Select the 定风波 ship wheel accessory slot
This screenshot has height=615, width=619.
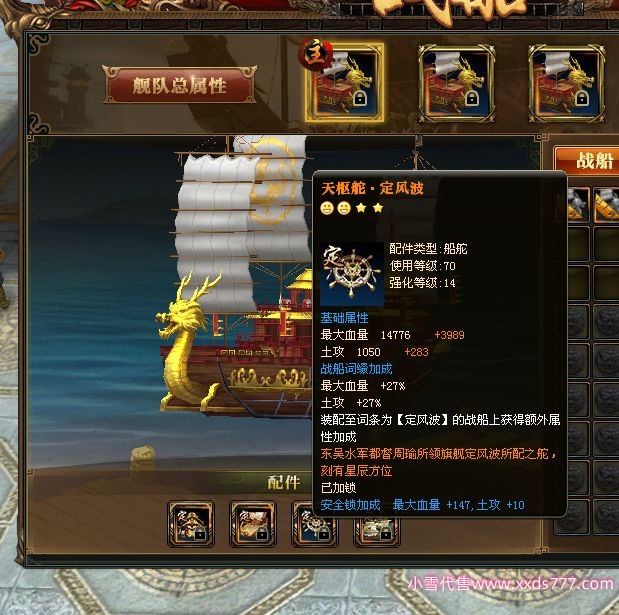(314, 522)
